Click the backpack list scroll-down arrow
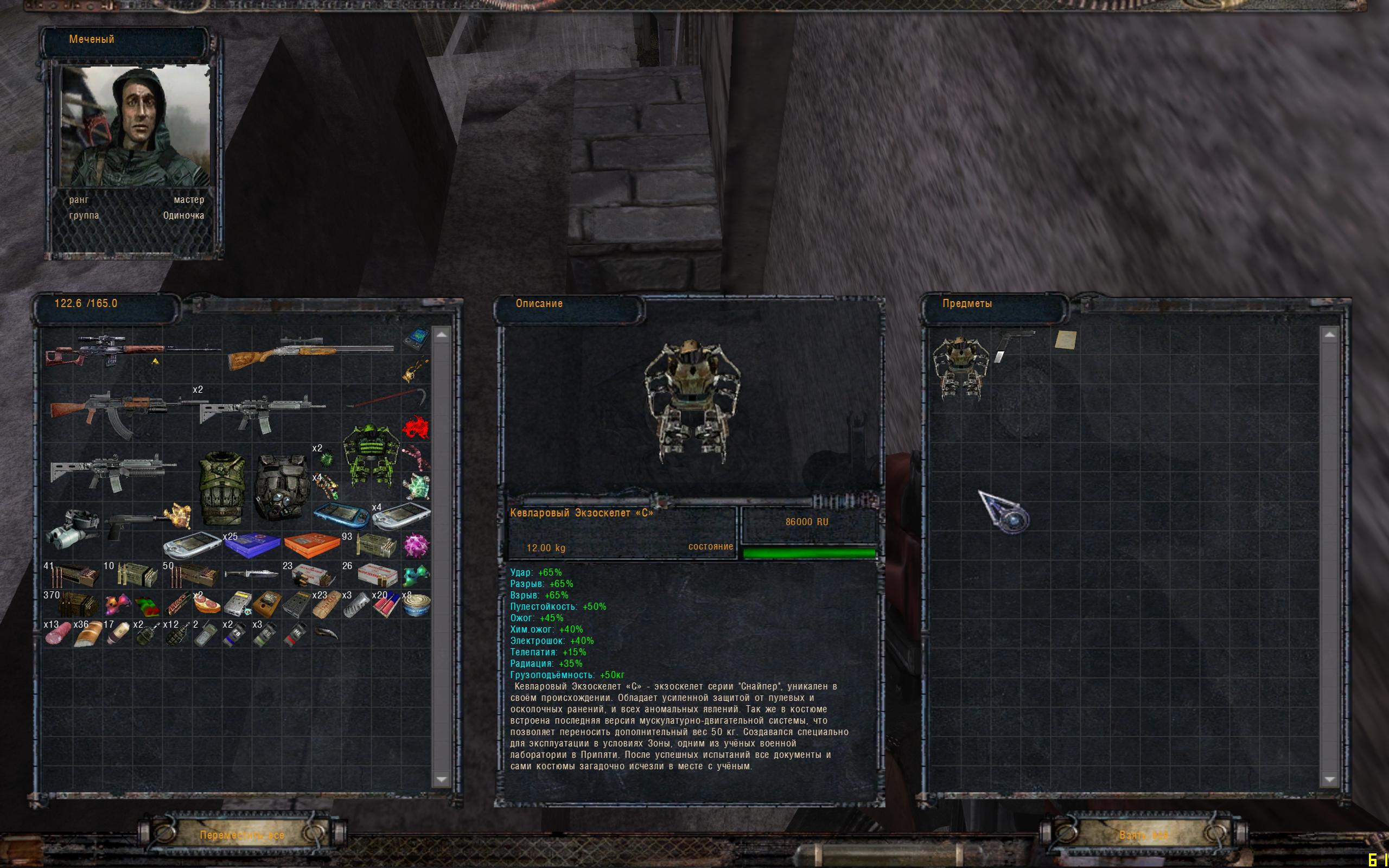 (441, 779)
